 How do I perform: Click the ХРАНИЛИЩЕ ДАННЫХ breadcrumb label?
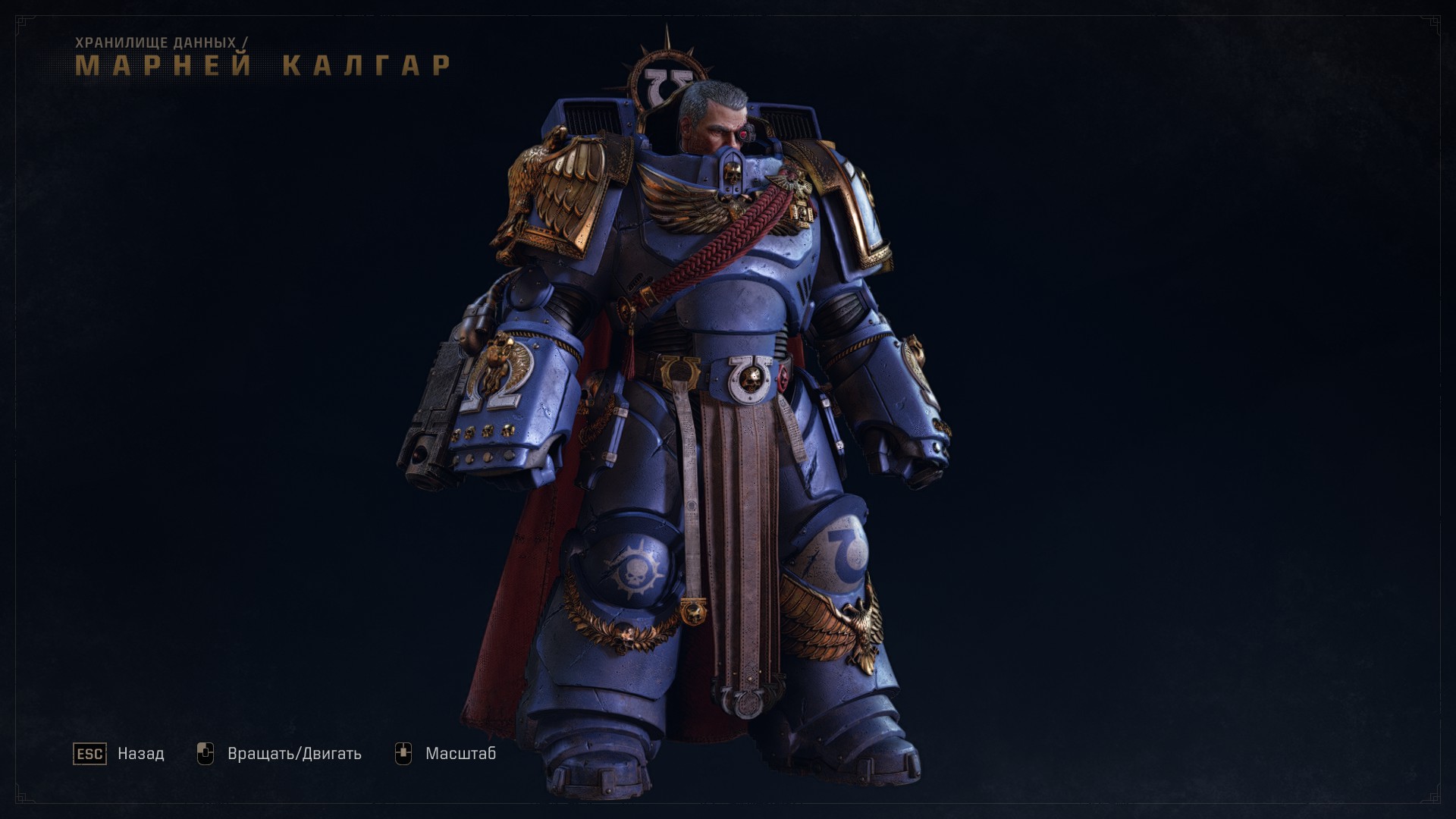pos(159,43)
